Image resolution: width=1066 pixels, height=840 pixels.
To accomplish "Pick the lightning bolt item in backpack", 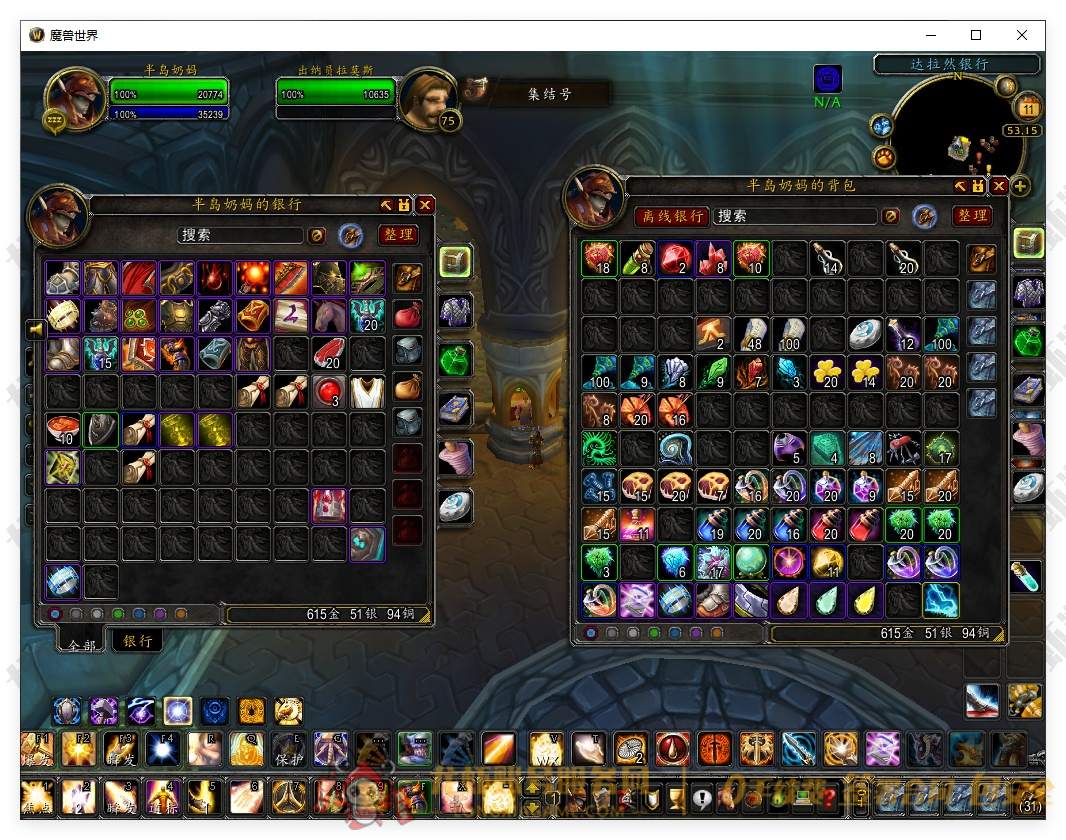I will (x=940, y=600).
